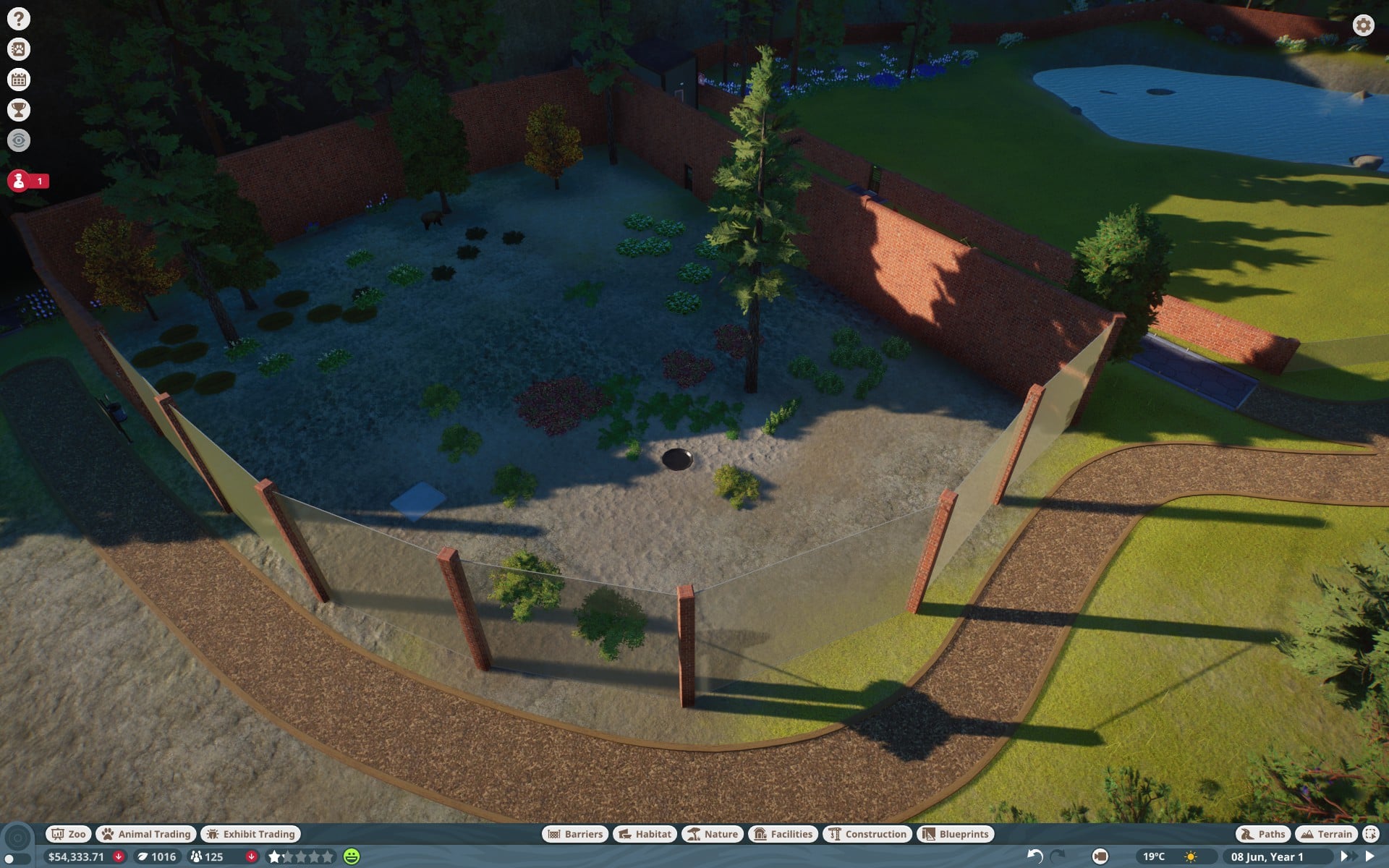The height and width of the screenshot is (868, 1389).
Task: Open the question mark help menu
Action: pyautogui.click(x=19, y=19)
